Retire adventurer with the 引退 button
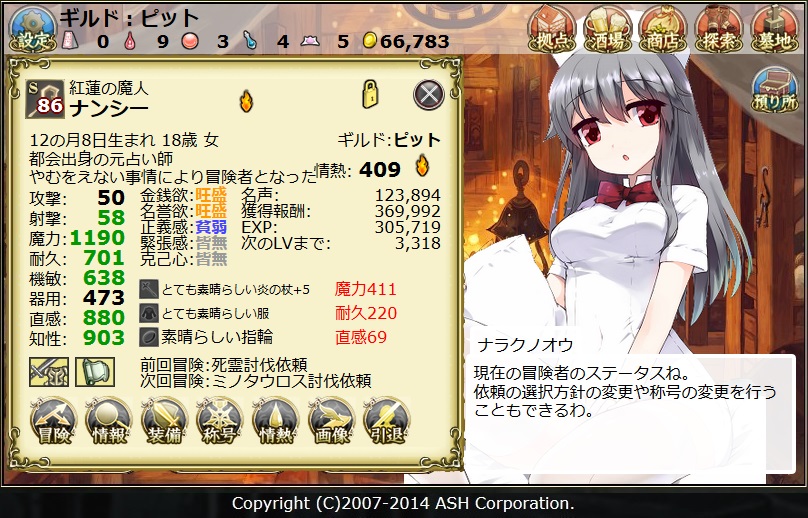The height and width of the screenshot is (518, 808). coord(387,421)
